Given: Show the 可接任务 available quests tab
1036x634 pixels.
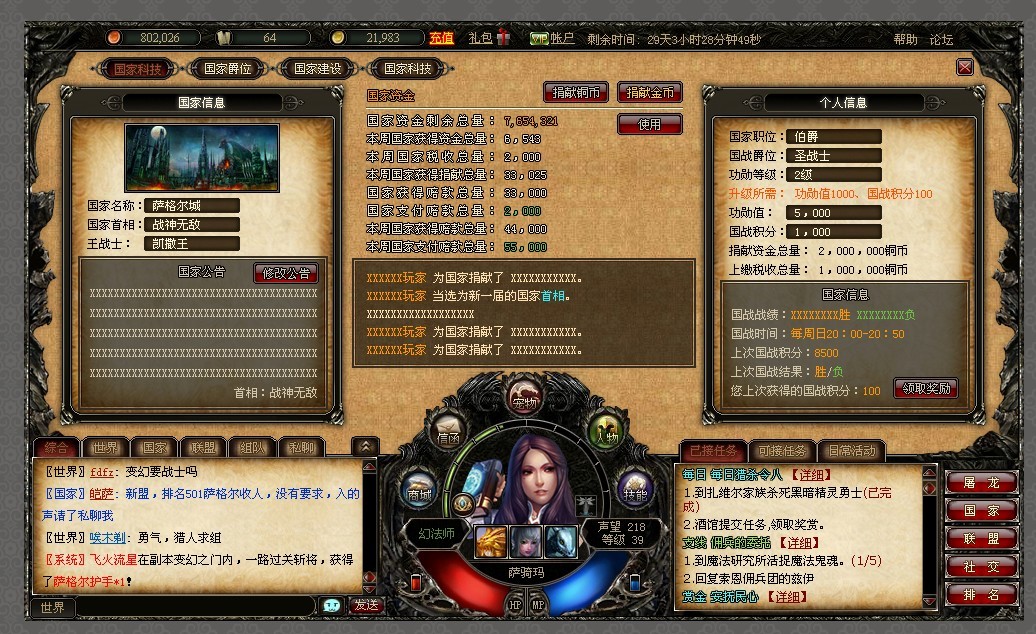Looking at the screenshot, I should (x=780, y=451).
